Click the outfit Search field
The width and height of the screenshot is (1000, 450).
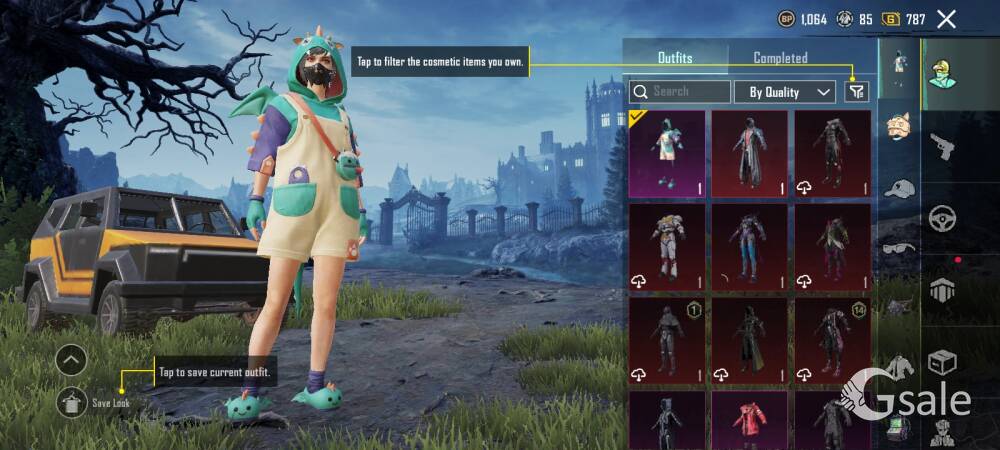(x=681, y=92)
